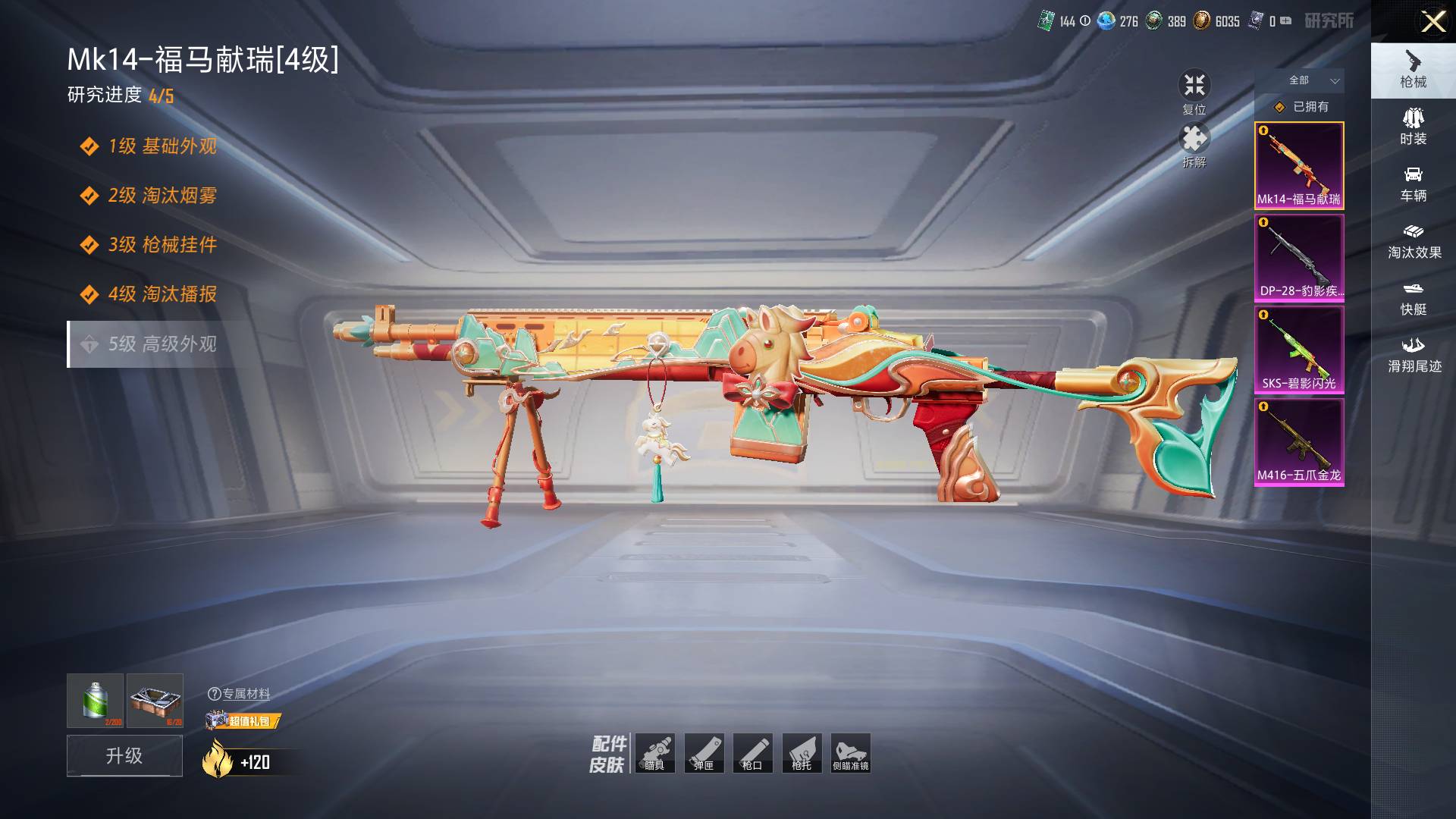Show the 滑翔尾迹 glide trail tab
Viewport: 1456px width, 819px height.
pyautogui.click(x=1413, y=355)
